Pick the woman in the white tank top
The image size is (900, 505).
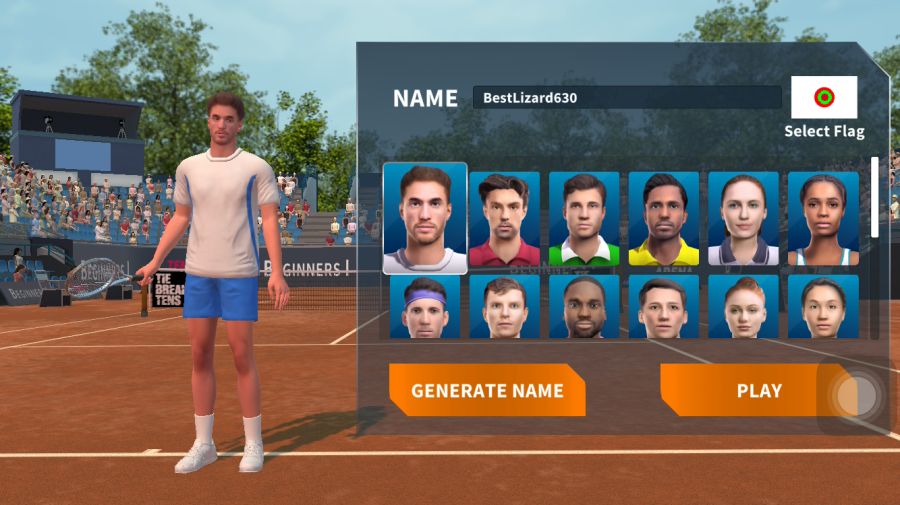pyautogui.click(x=823, y=219)
